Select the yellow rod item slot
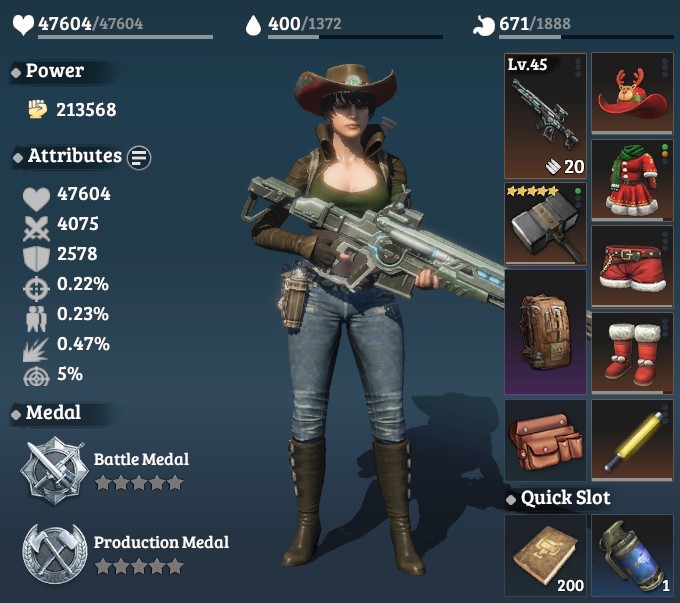 (632, 440)
